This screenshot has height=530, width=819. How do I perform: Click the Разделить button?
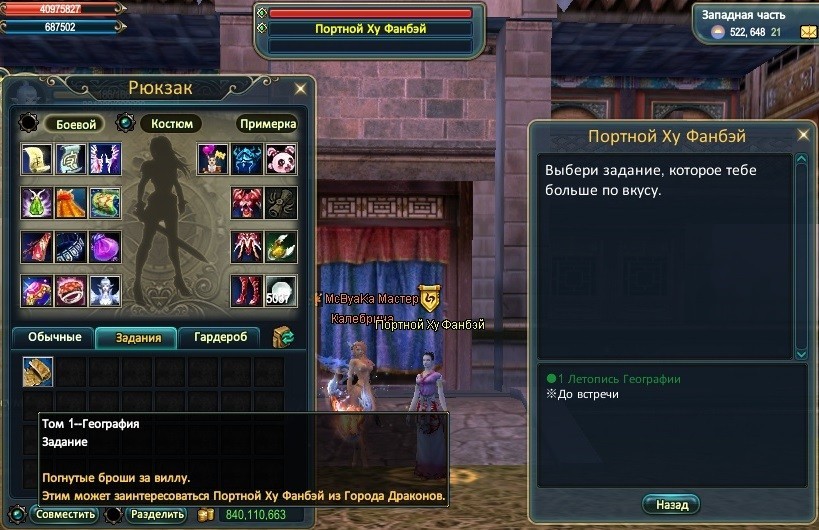click(x=156, y=515)
